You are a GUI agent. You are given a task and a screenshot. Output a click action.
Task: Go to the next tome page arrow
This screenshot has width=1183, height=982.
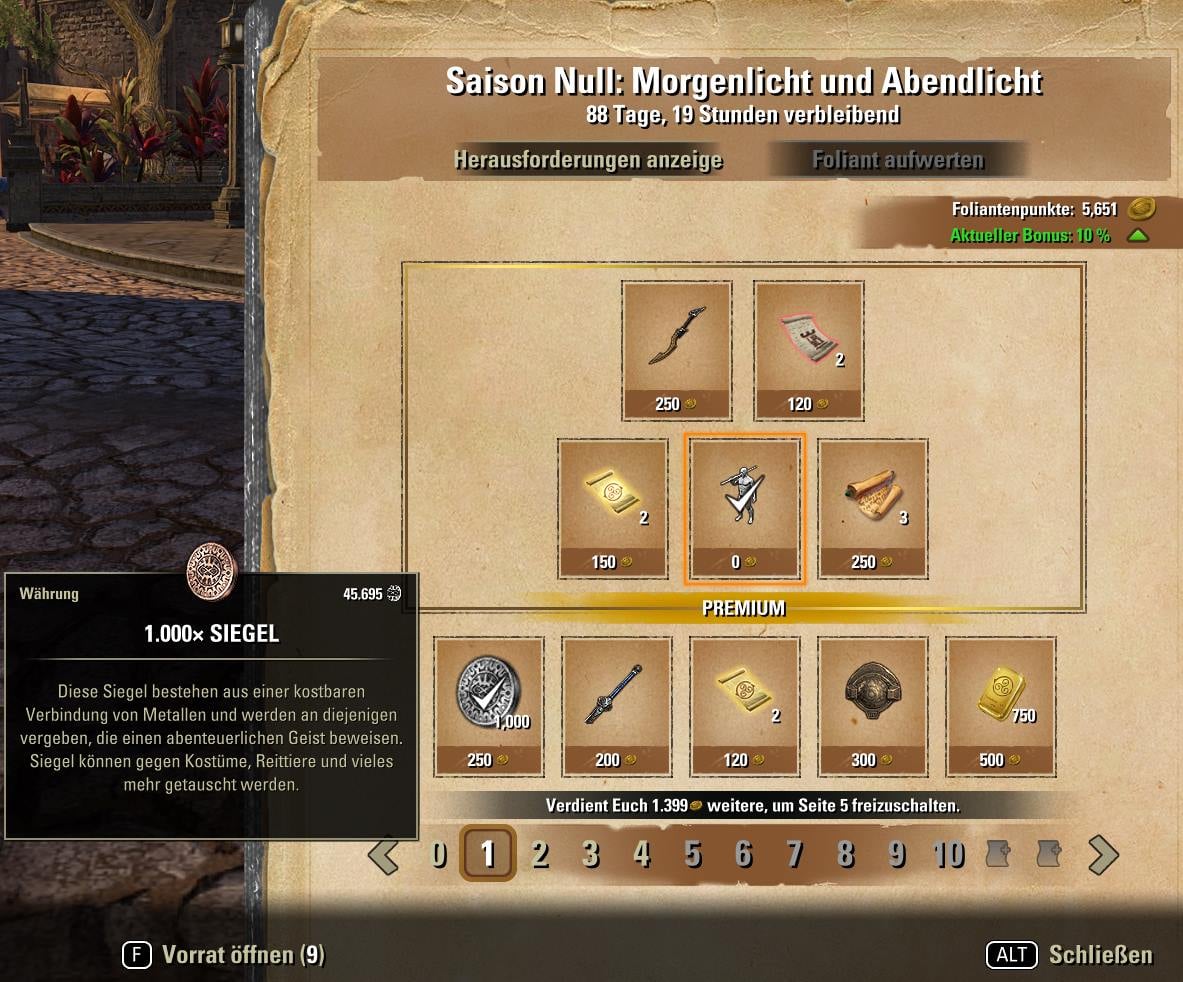(1102, 855)
